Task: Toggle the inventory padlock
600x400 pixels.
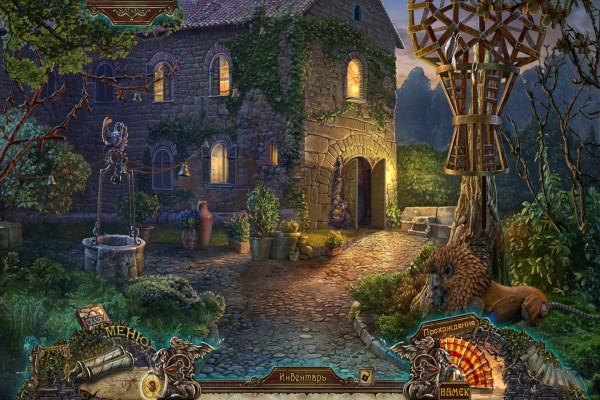Action: click(366, 377)
